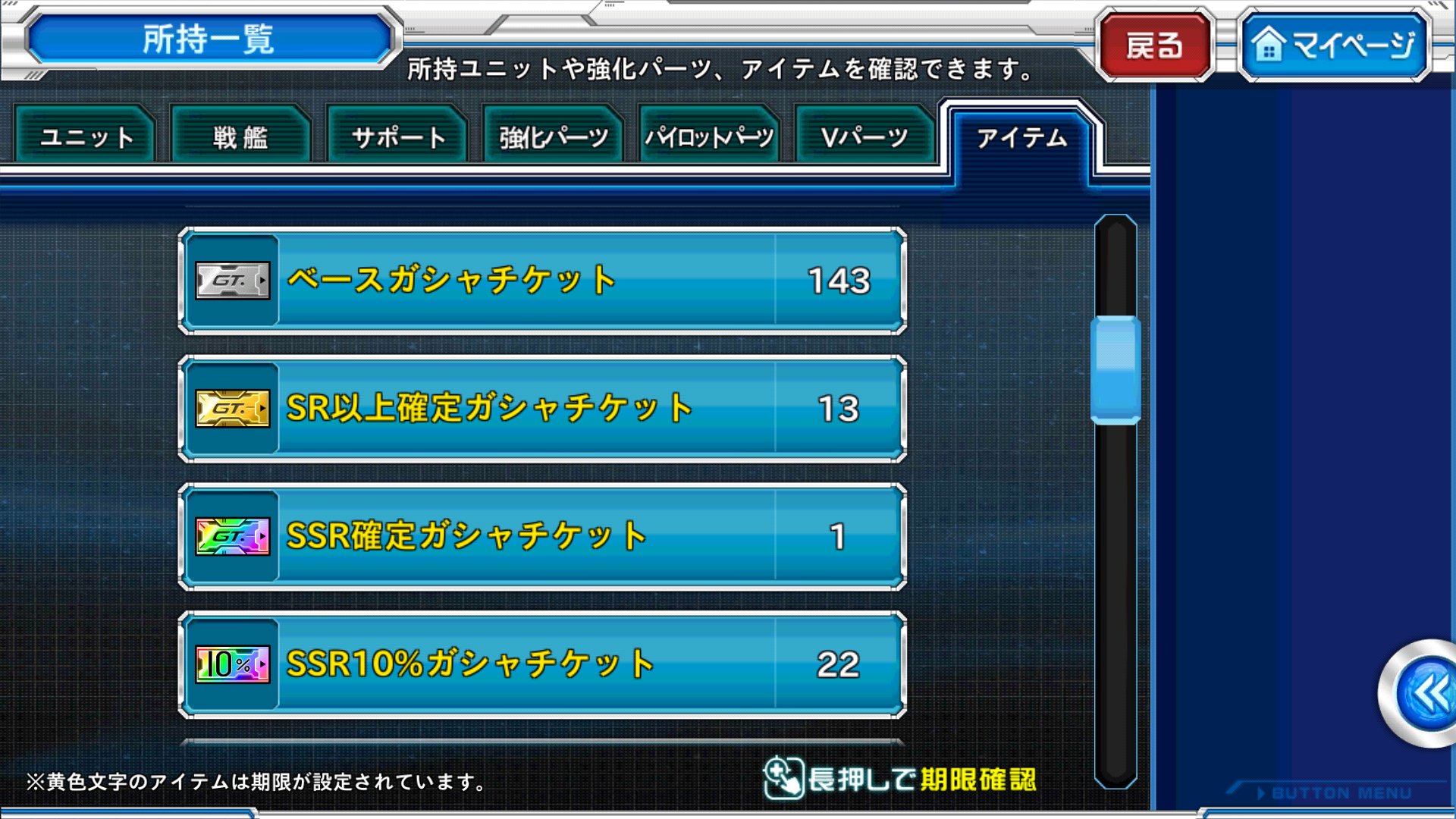Click the rainbow SSR確定 ticket icon
The height and width of the screenshot is (819, 1456).
tap(233, 537)
